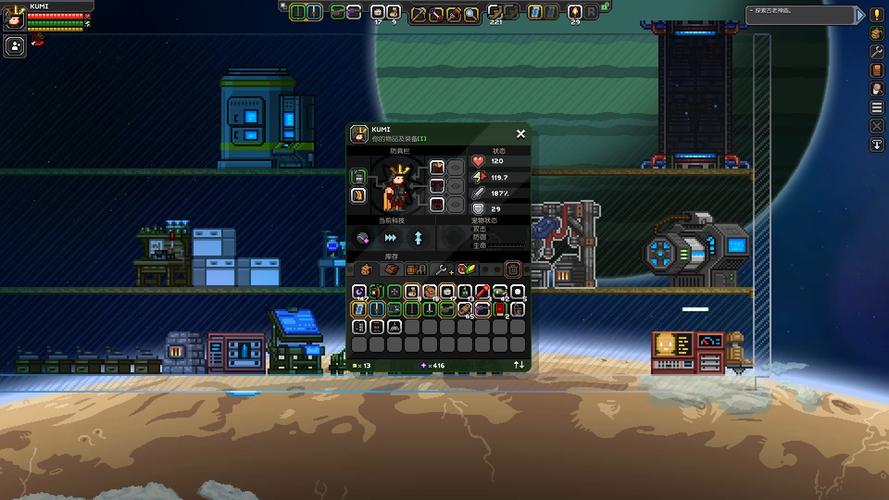
Task: Click the inventory trash can slot
Action: tap(512, 269)
